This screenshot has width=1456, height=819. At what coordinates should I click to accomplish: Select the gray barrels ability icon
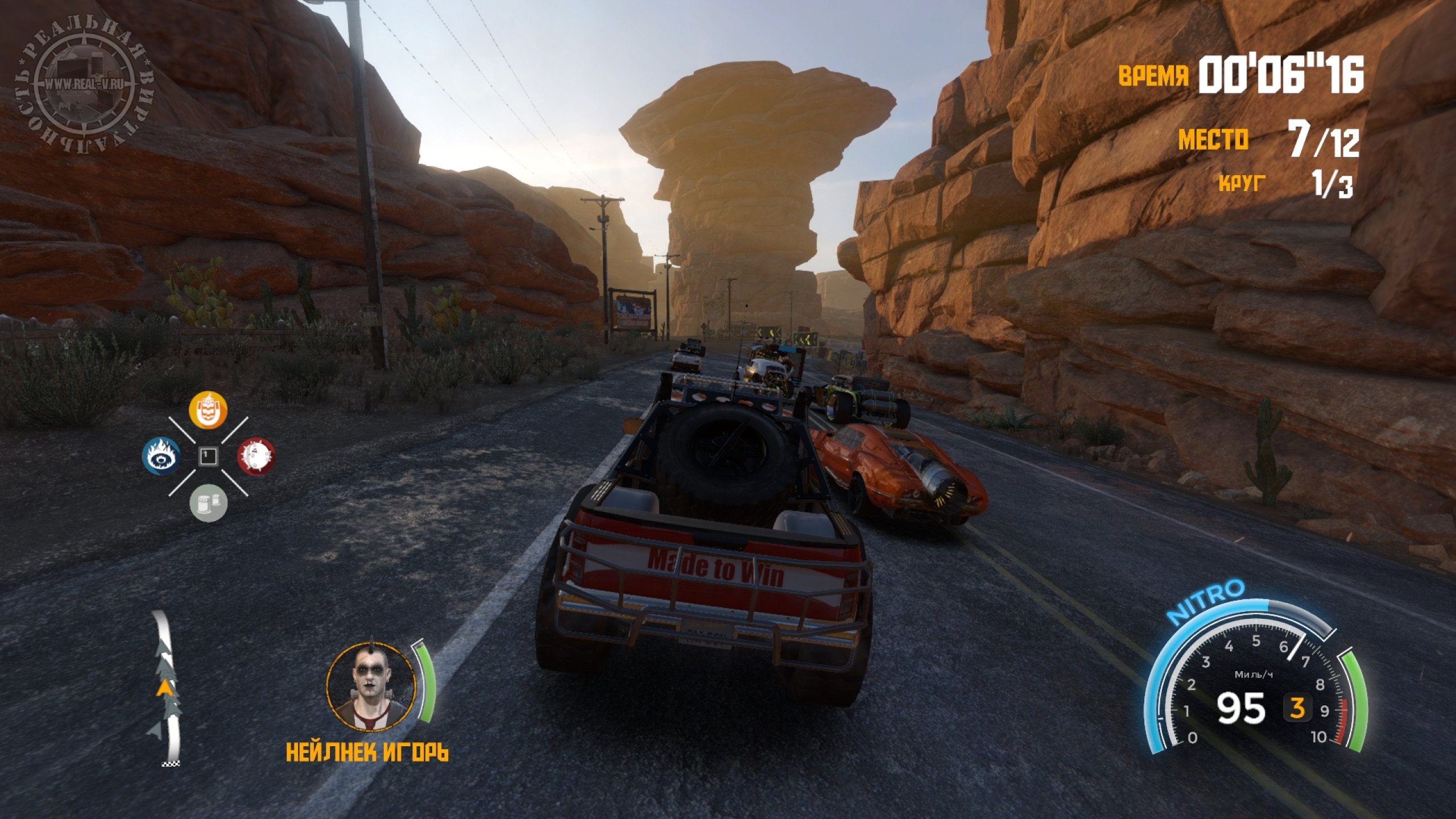click(208, 503)
